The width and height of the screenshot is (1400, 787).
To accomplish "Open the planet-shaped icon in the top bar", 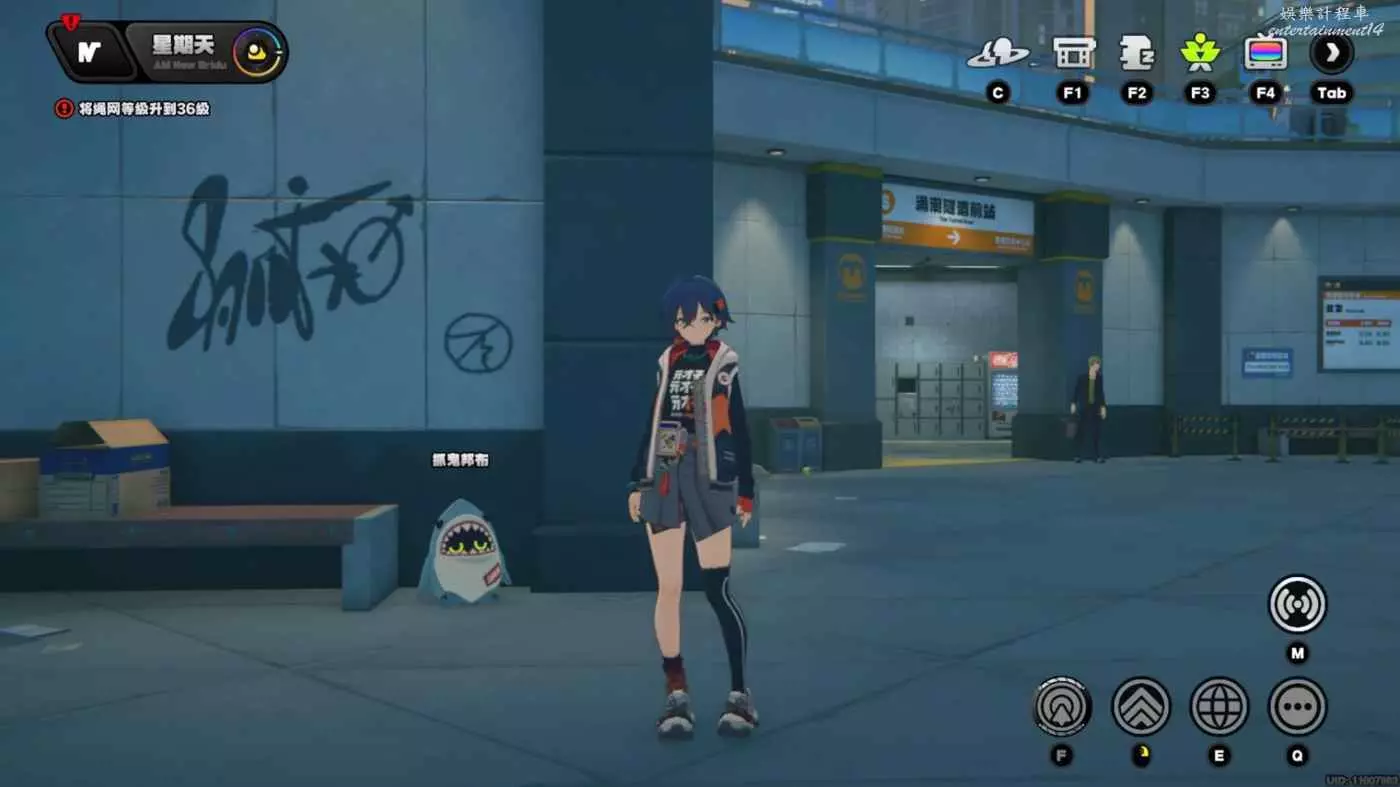I will pyautogui.click(x=997, y=53).
